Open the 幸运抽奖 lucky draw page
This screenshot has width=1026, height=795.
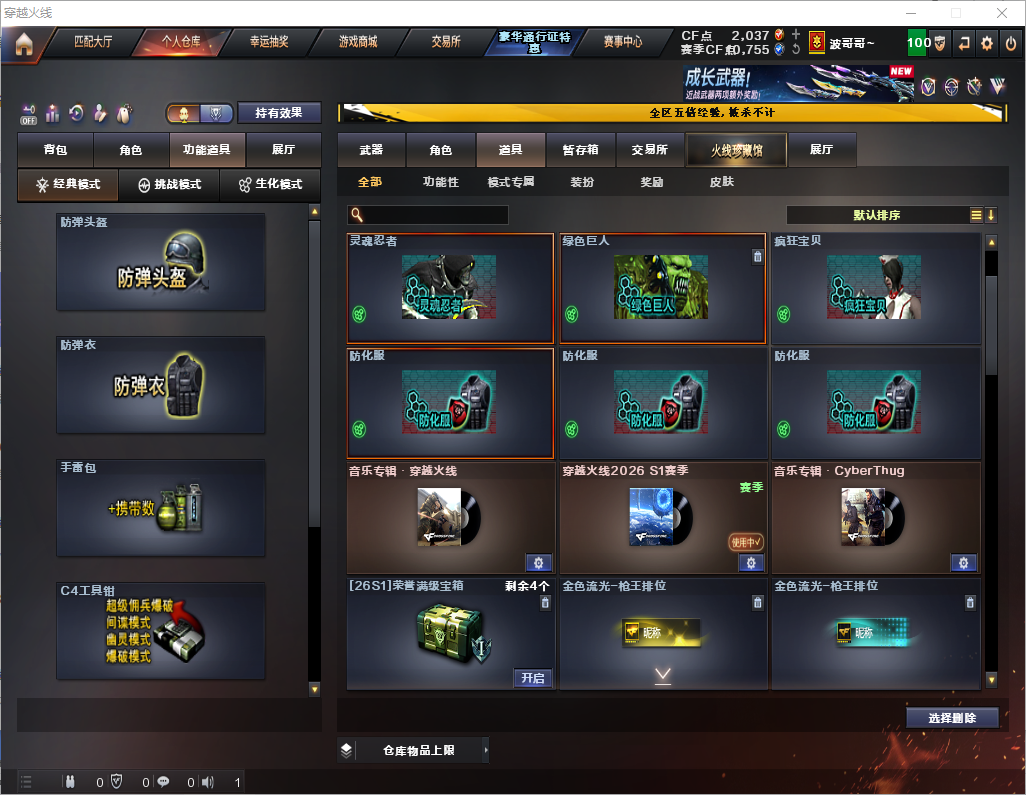click(268, 43)
